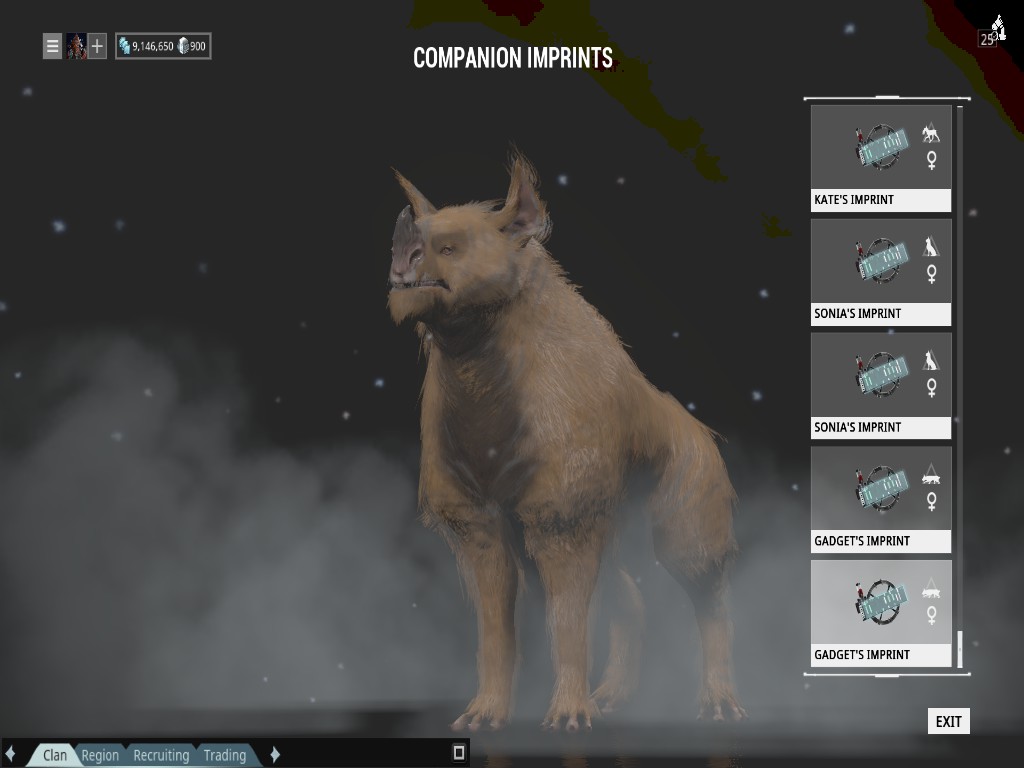This screenshot has width=1024, height=768.
Task: Expand the chat window with the square icon
Action: [459, 752]
